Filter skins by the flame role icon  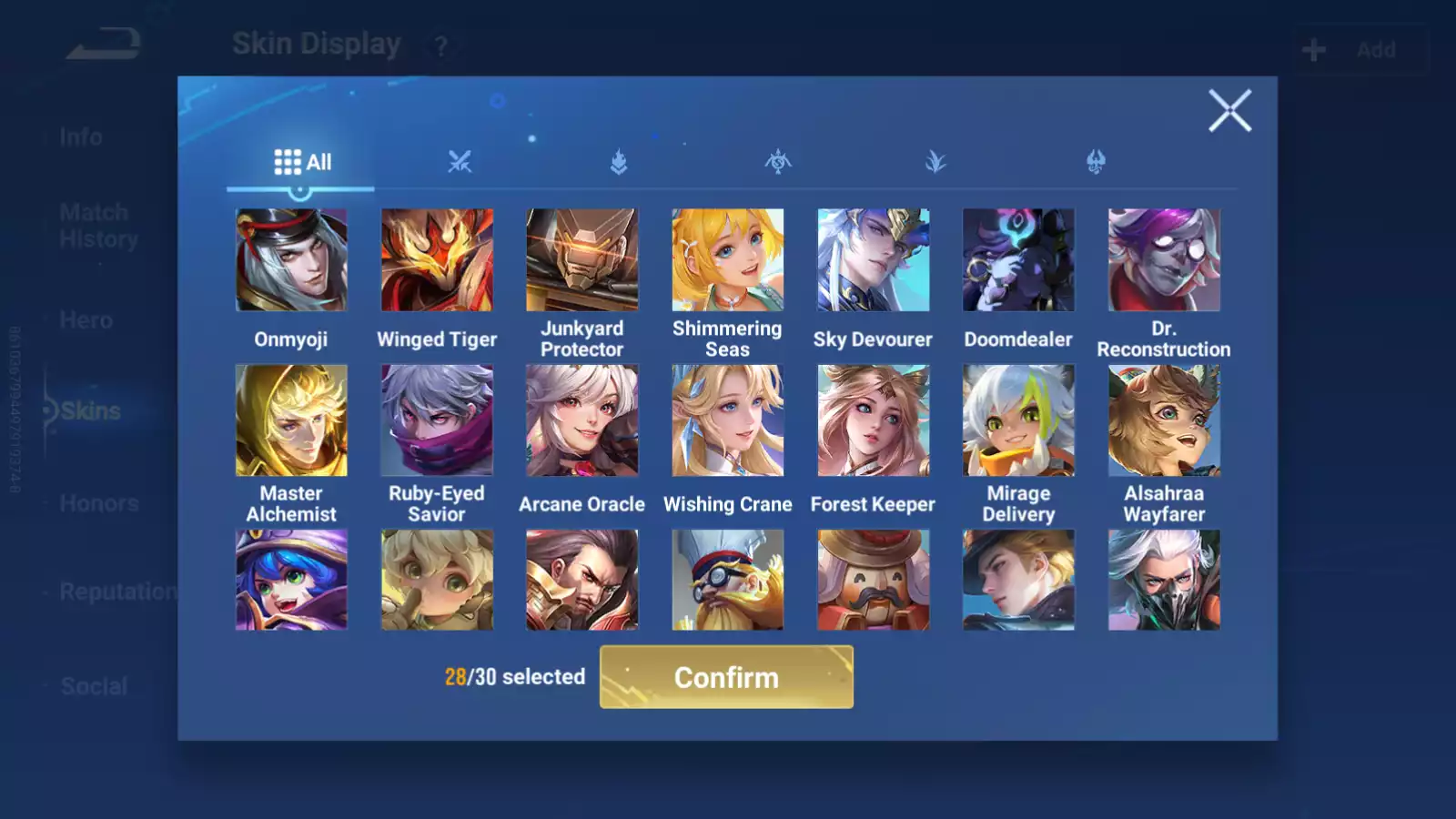pos(619,162)
